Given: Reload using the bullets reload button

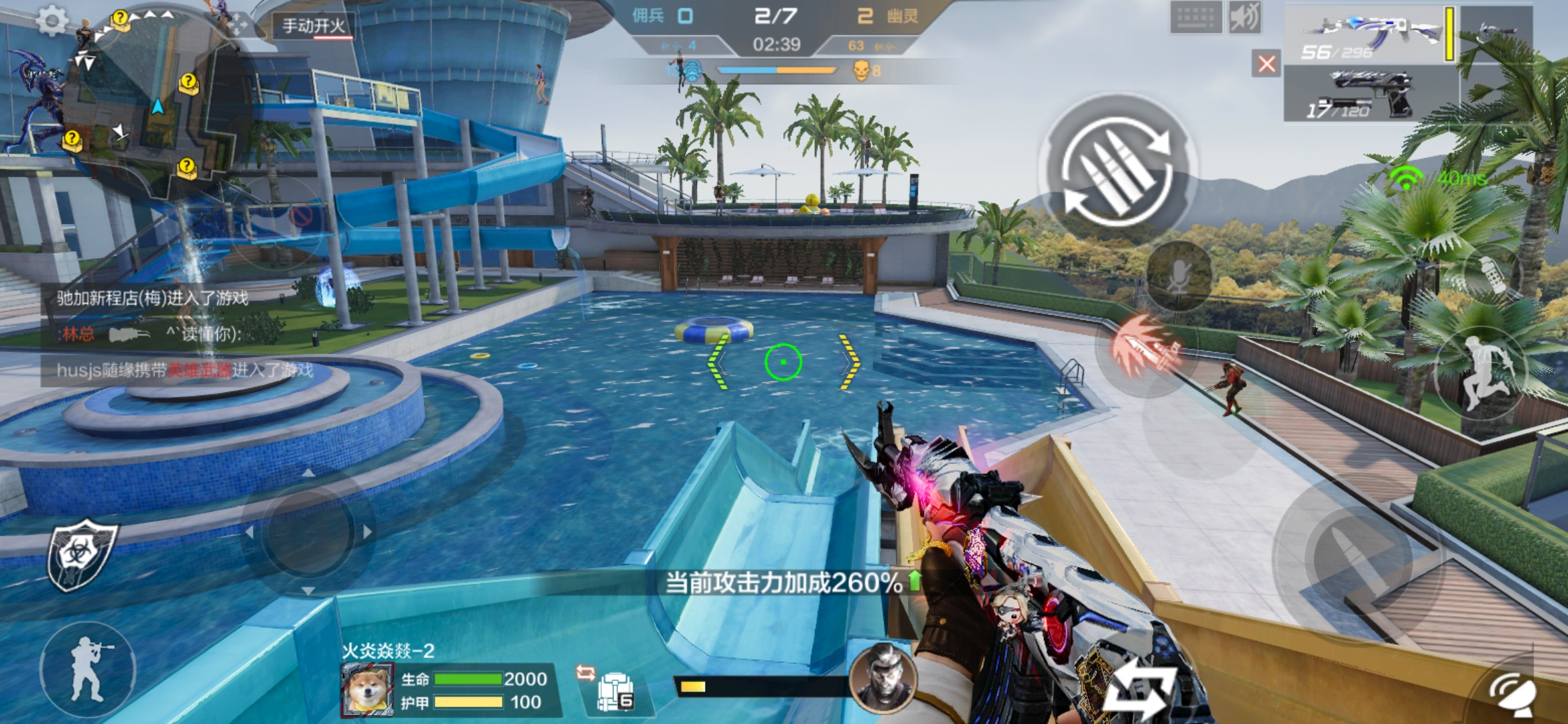Looking at the screenshot, I should [1117, 168].
